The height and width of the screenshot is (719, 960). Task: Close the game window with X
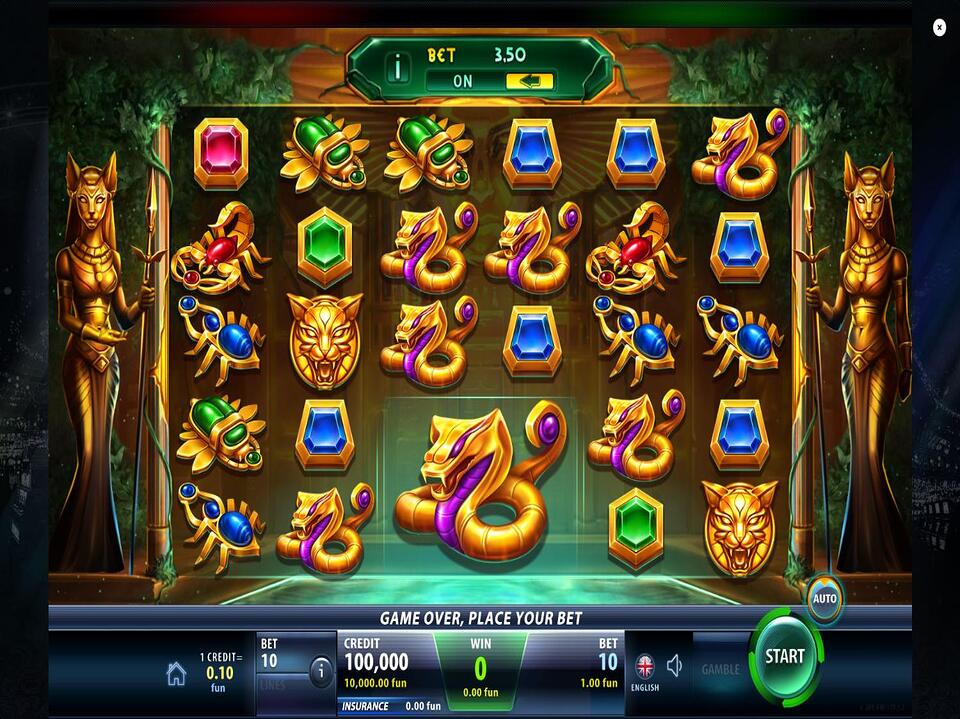pos(939,28)
